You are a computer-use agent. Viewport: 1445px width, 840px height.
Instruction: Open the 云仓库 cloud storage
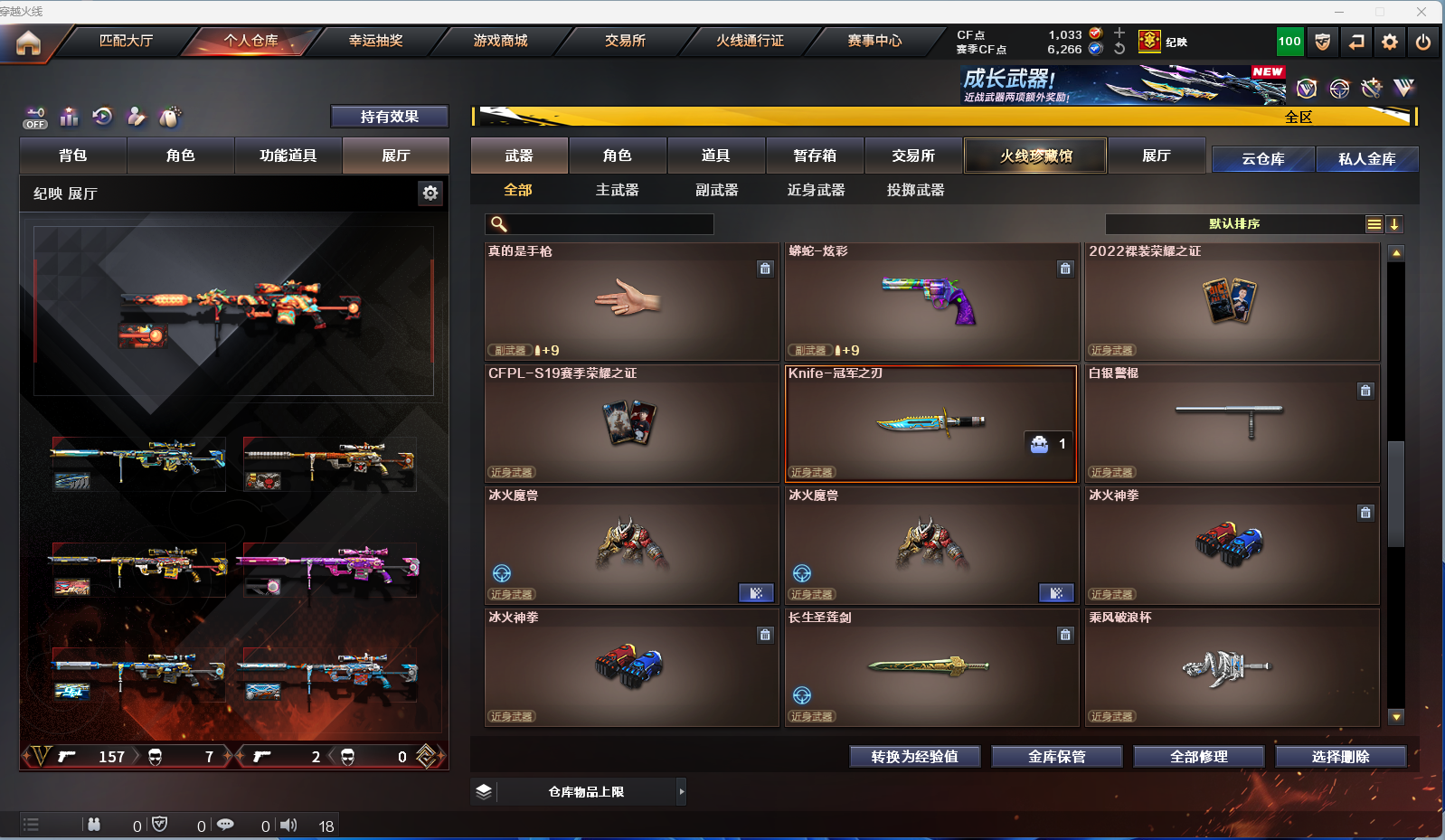tap(1262, 159)
